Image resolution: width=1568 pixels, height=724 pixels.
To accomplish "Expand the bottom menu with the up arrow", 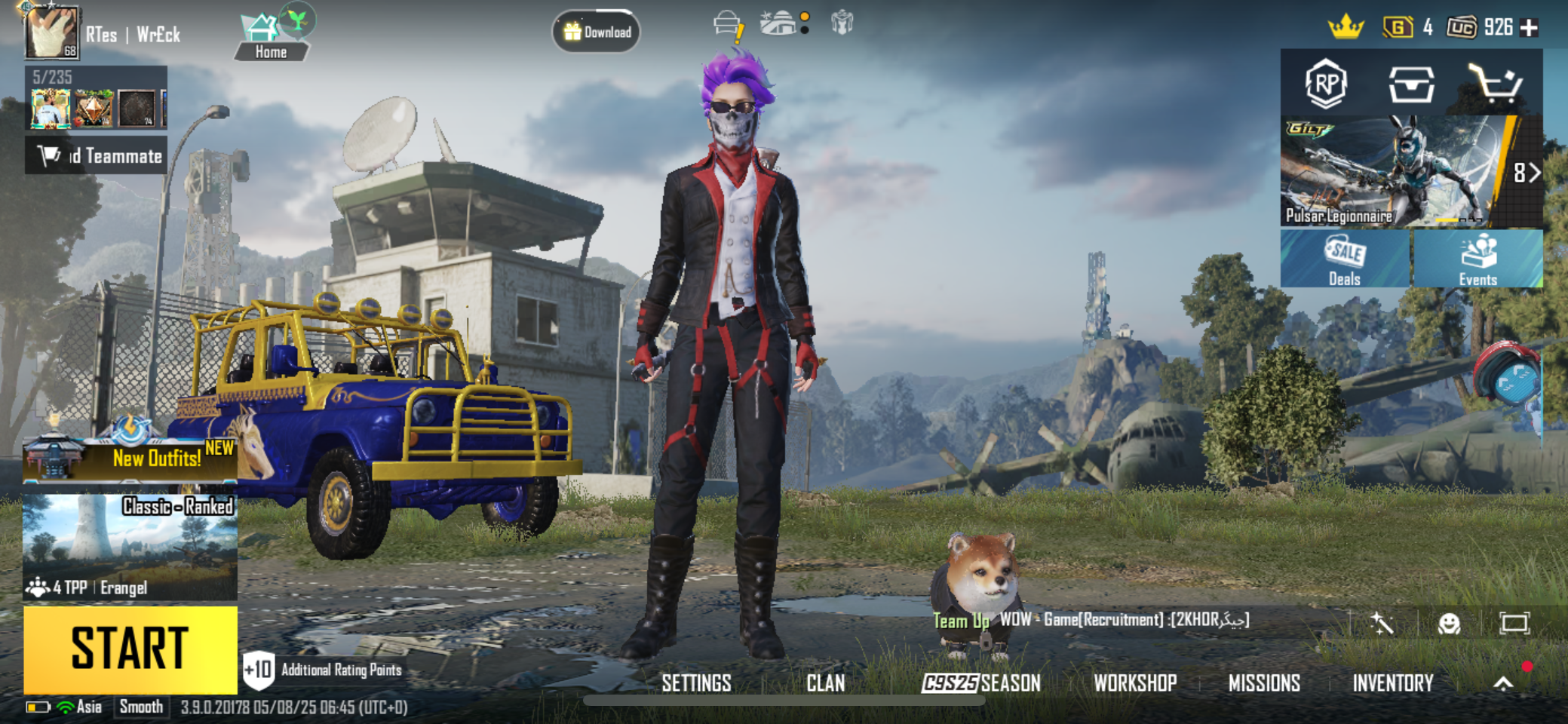I will pyautogui.click(x=1503, y=683).
